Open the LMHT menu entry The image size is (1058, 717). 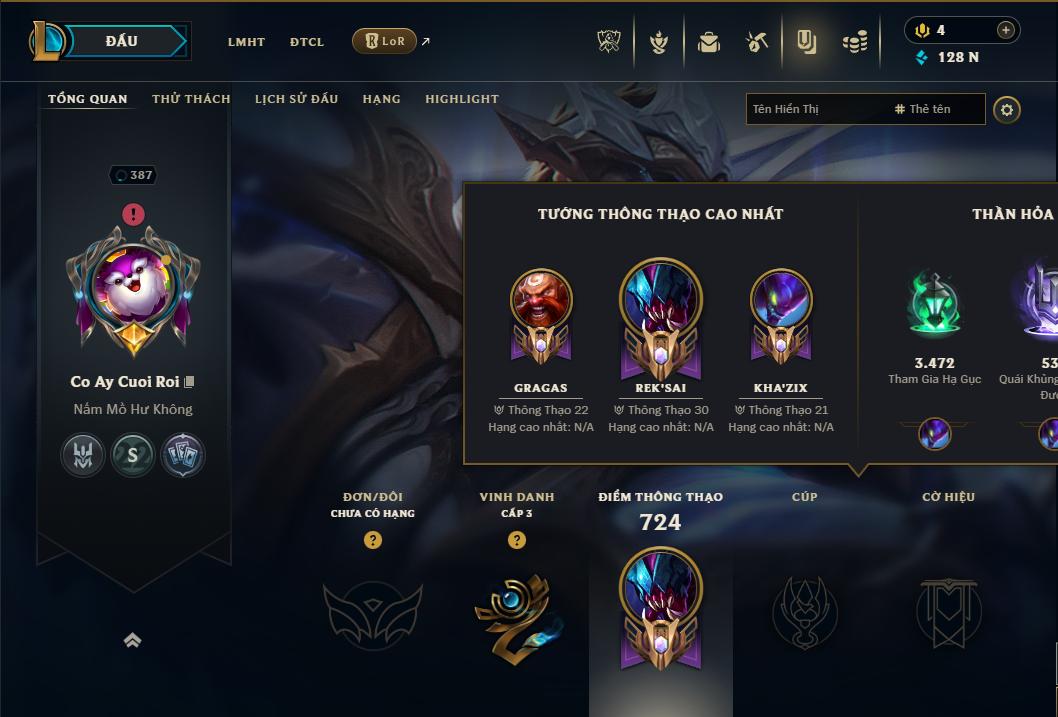click(246, 42)
